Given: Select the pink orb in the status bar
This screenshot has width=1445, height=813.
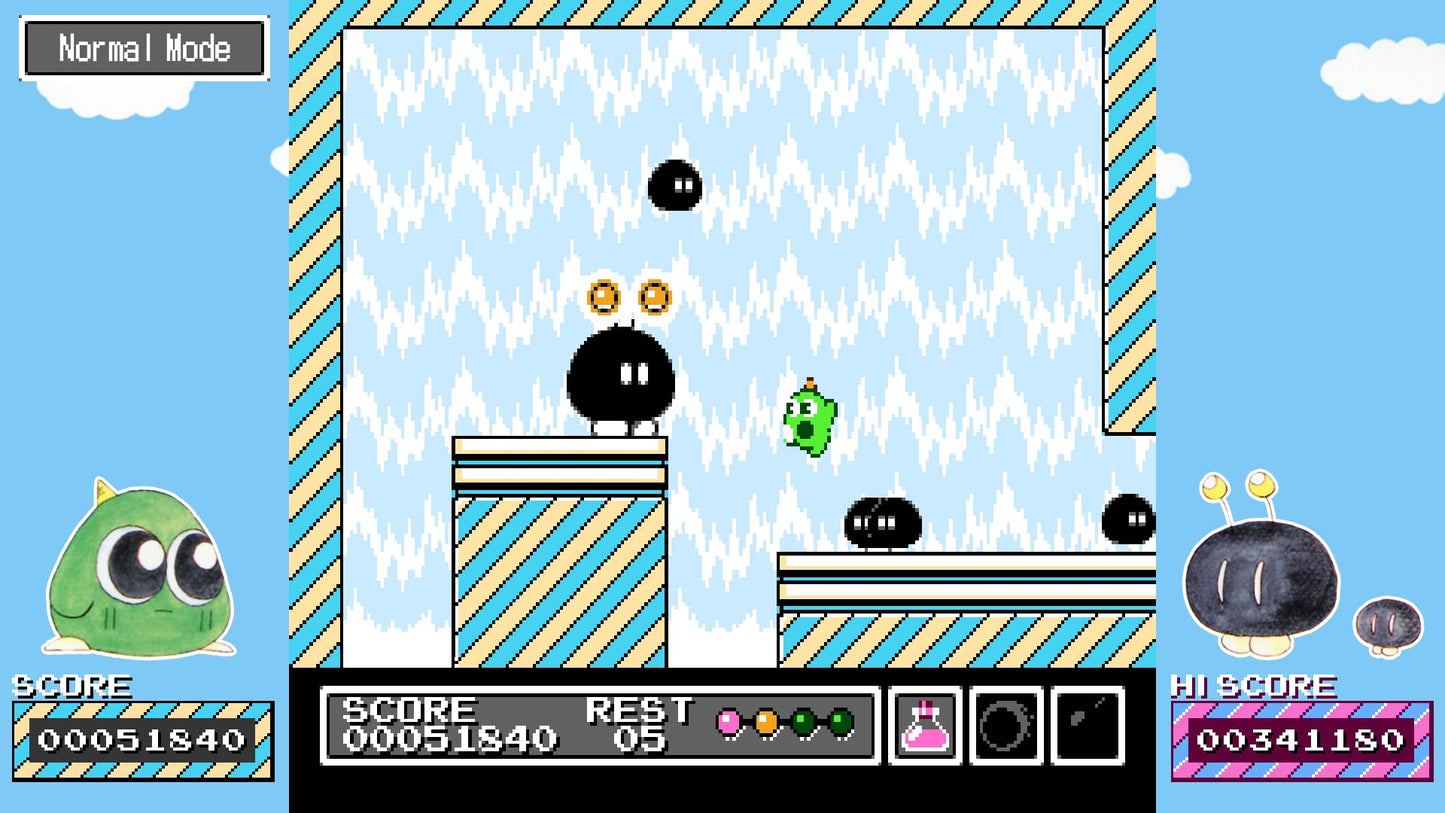Looking at the screenshot, I should [x=728, y=722].
